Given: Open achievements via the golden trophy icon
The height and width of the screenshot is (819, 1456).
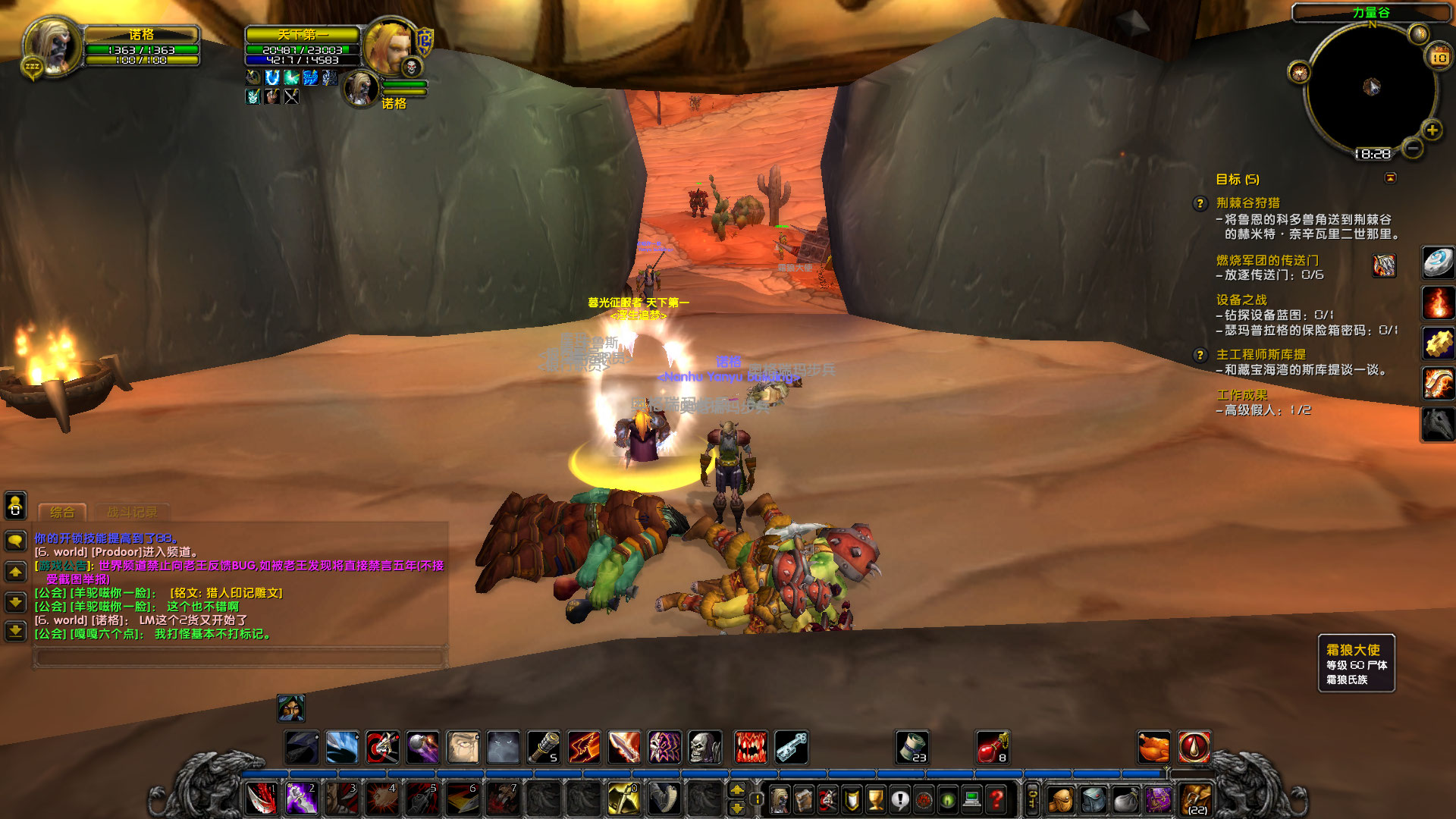Looking at the screenshot, I should click(875, 800).
